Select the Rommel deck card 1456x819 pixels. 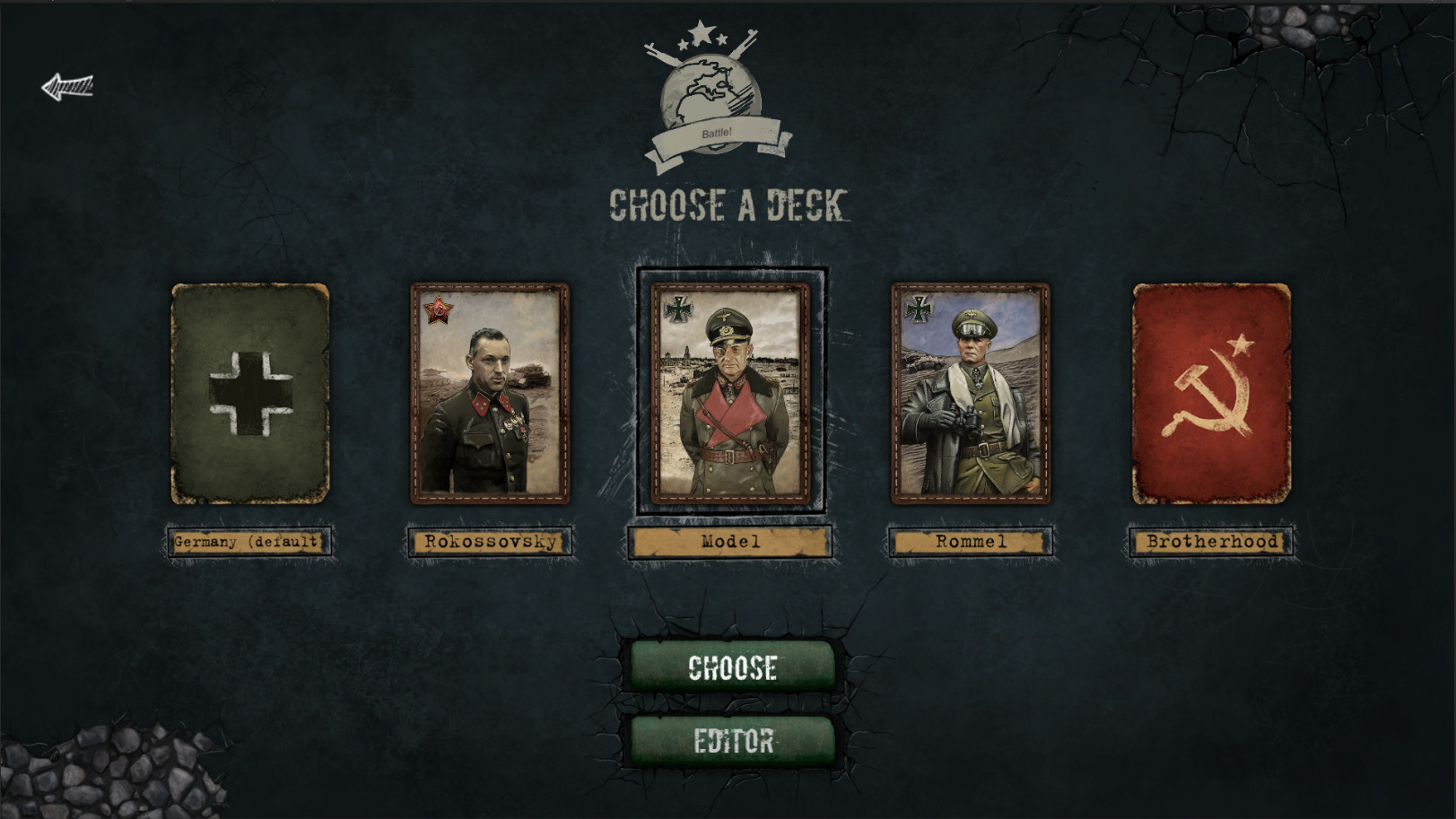(970, 393)
